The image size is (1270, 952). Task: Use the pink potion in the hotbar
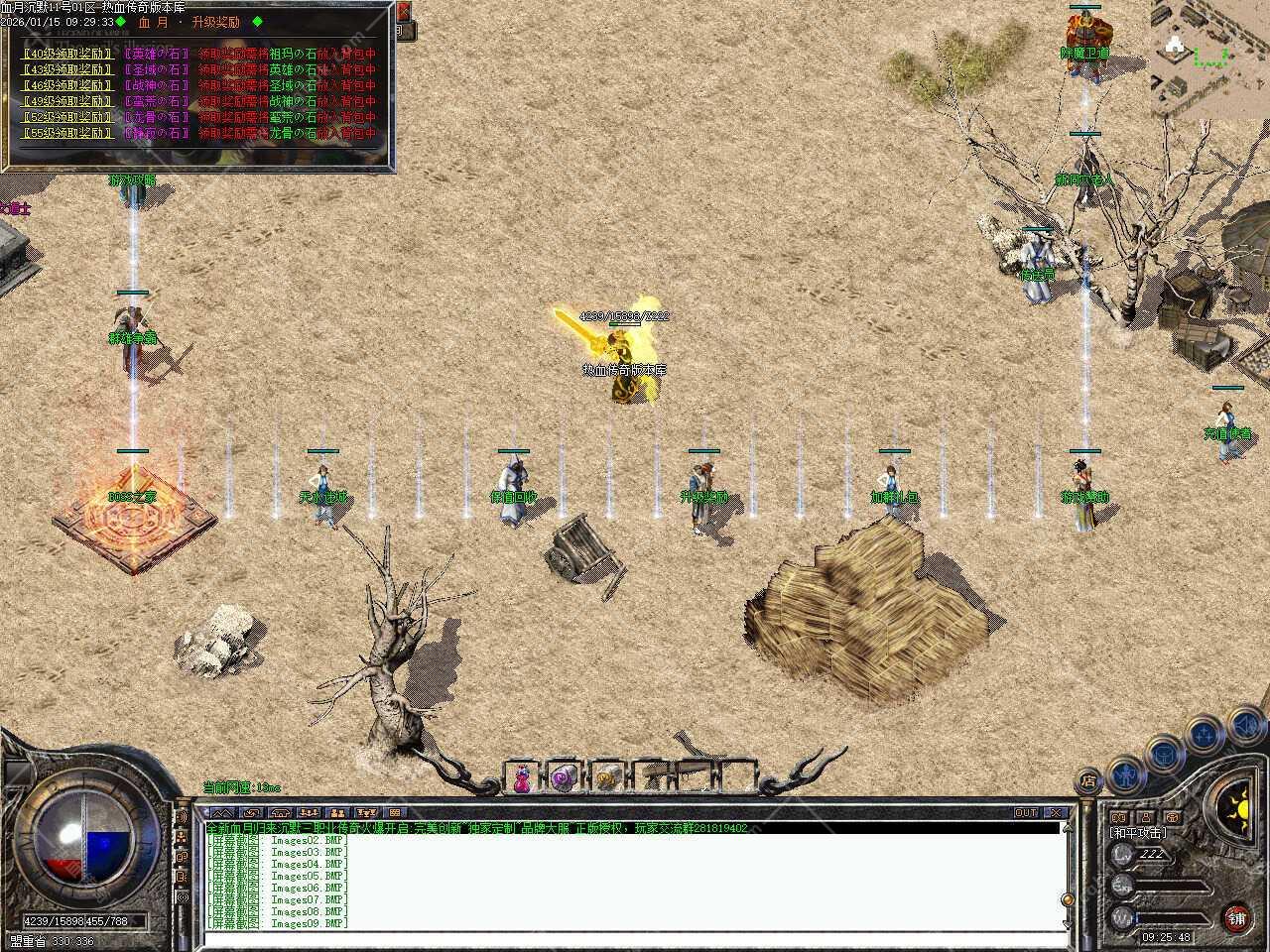(522, 779)
